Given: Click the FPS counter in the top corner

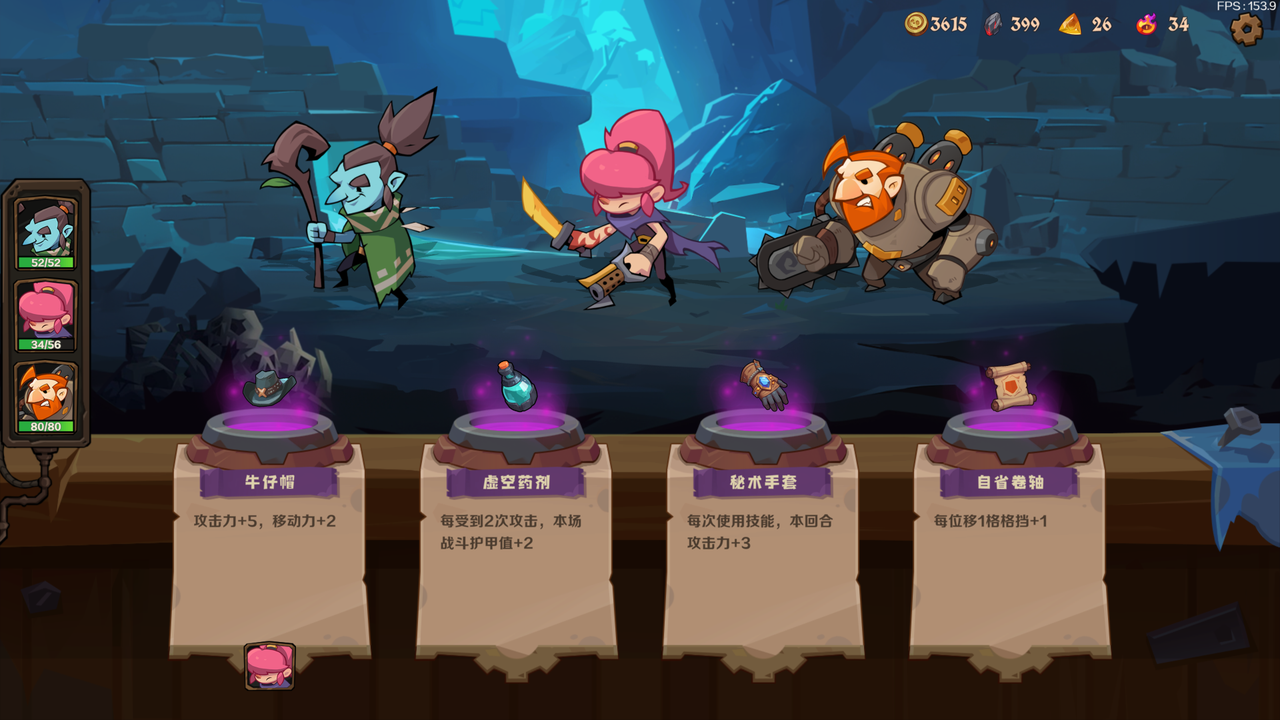Looking at the screenshot, I should [1247, 7].
